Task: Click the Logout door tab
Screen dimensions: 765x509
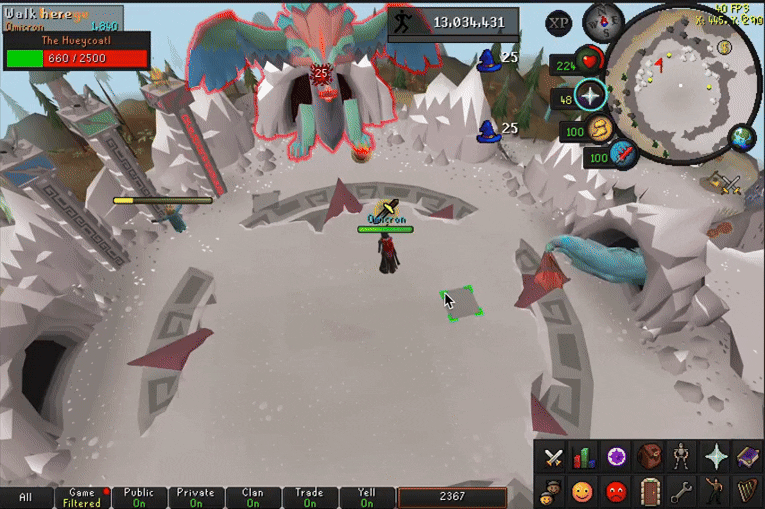Action: pos(650,492)
